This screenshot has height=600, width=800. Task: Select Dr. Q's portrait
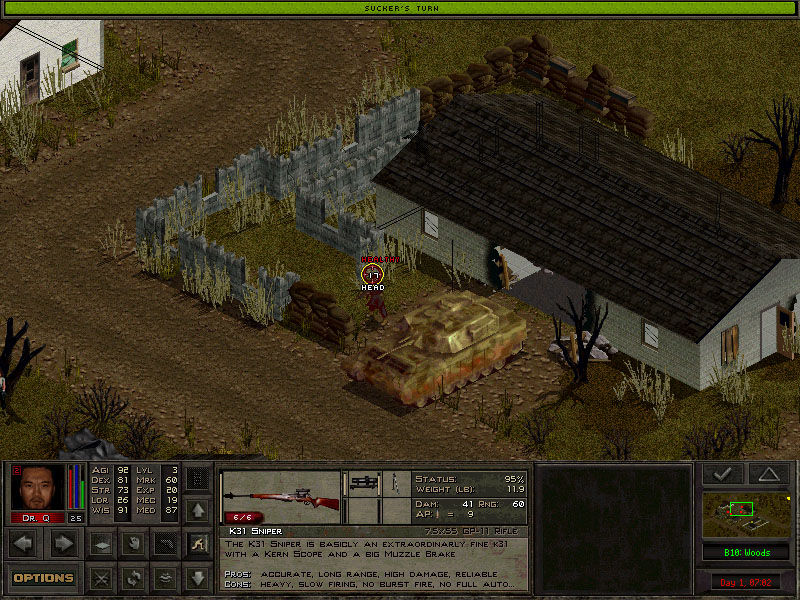pos(39,490)
